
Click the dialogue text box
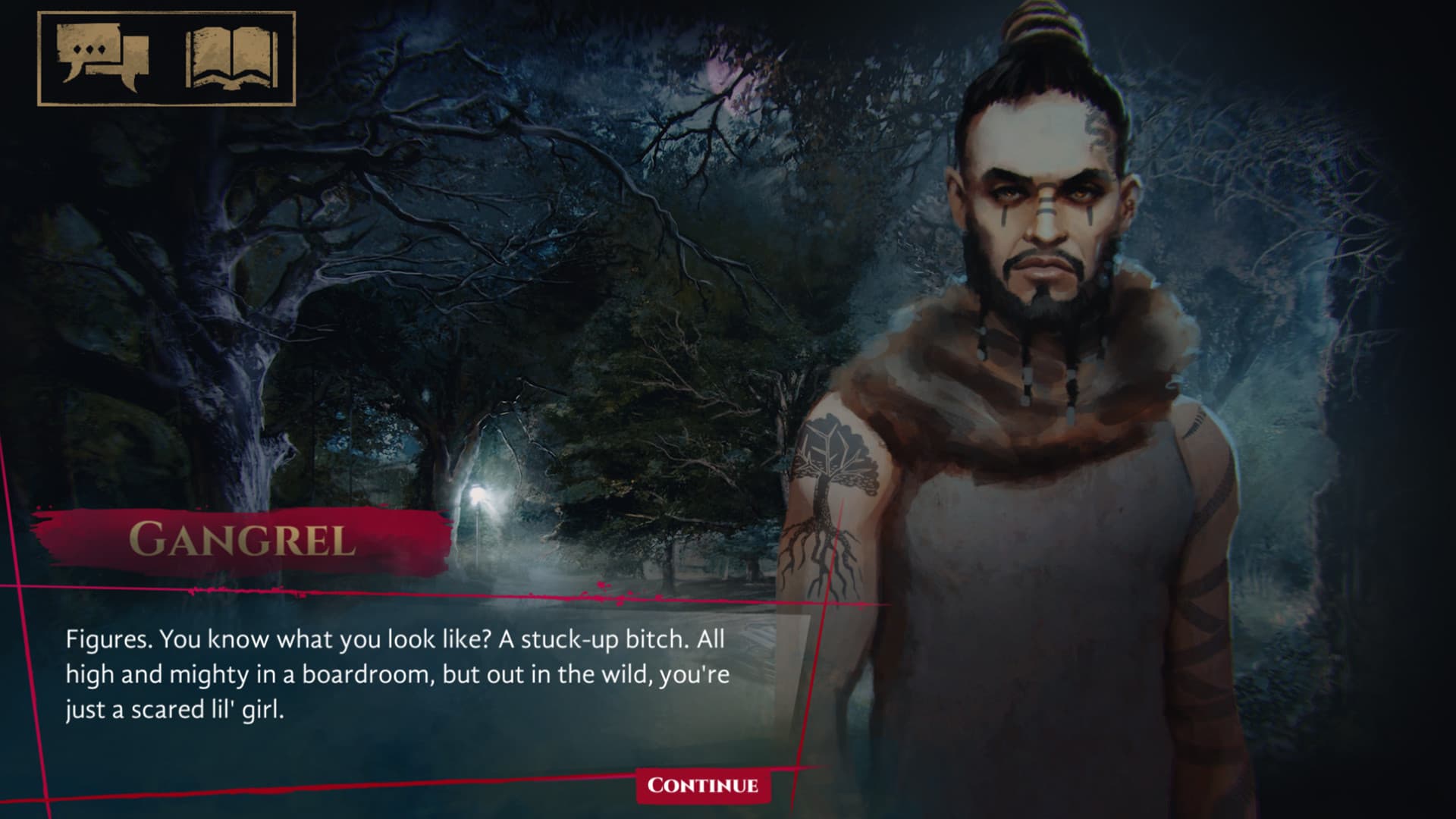394,675
